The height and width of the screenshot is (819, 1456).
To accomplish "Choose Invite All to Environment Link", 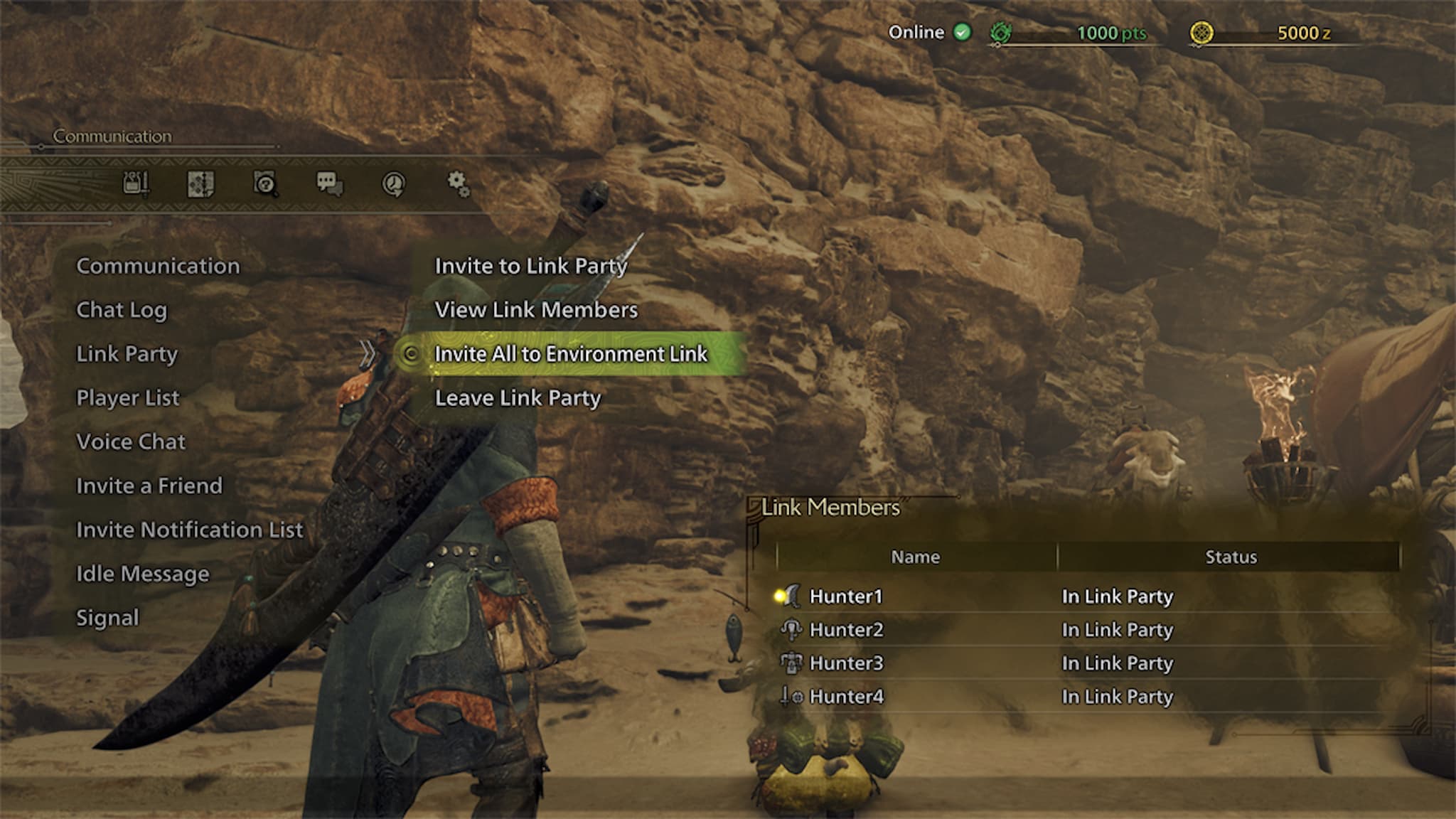I will (569, 353).
